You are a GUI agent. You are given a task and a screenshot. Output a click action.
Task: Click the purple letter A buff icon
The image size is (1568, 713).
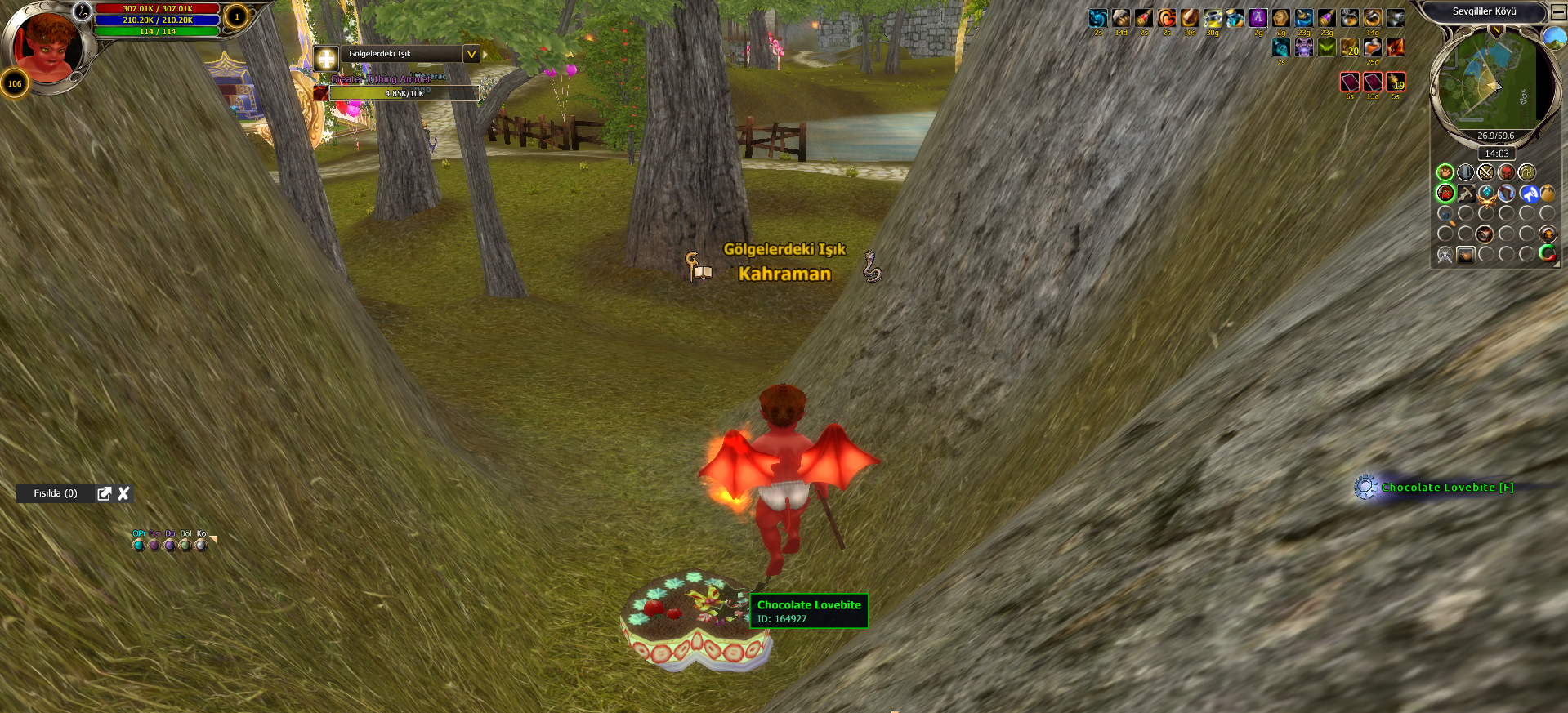1258,18
